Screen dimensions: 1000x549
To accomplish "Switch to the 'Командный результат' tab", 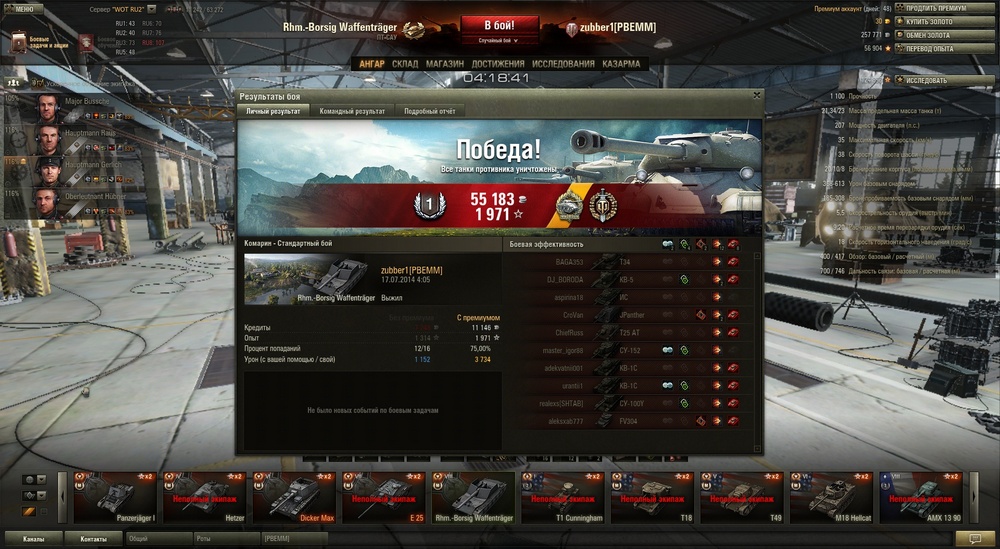I will 352,111.
